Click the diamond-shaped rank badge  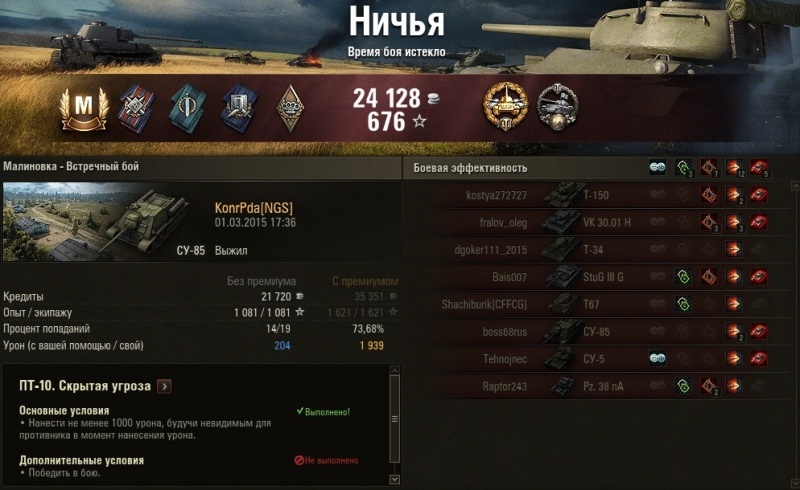pyautogui.click(x=290, y=108)
